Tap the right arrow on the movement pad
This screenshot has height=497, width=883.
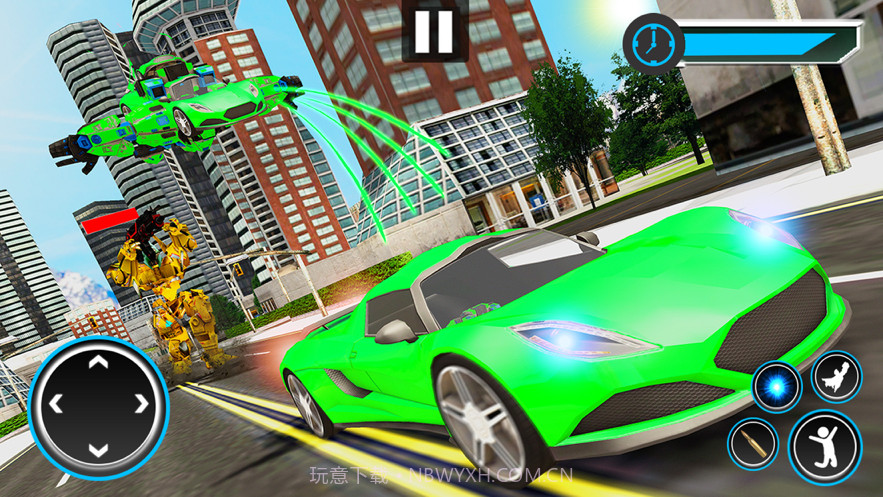pyautogui.click(x=141, y=404)
